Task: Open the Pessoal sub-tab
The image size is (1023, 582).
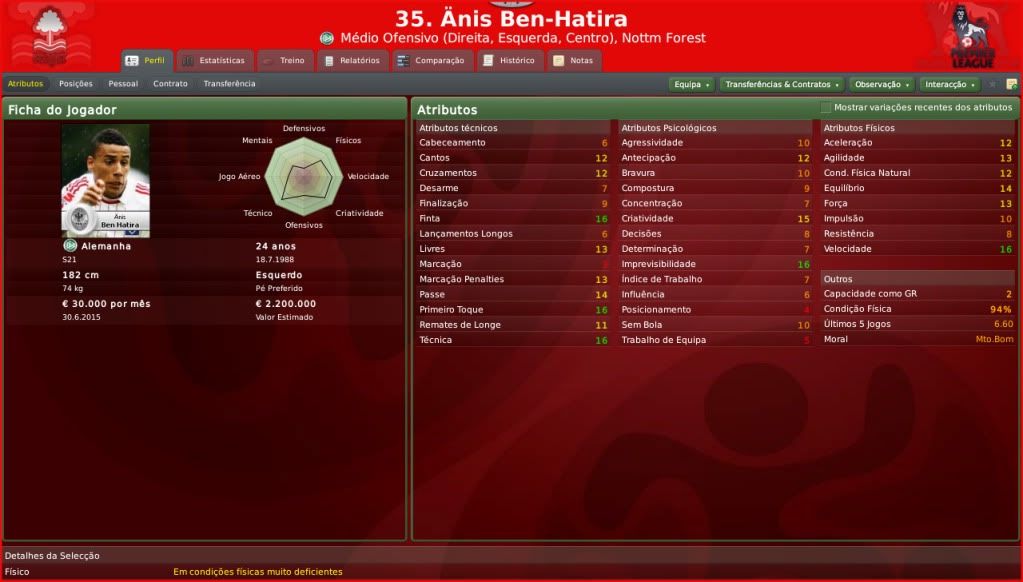Action: pyautogui.click(x=123, y=84)
